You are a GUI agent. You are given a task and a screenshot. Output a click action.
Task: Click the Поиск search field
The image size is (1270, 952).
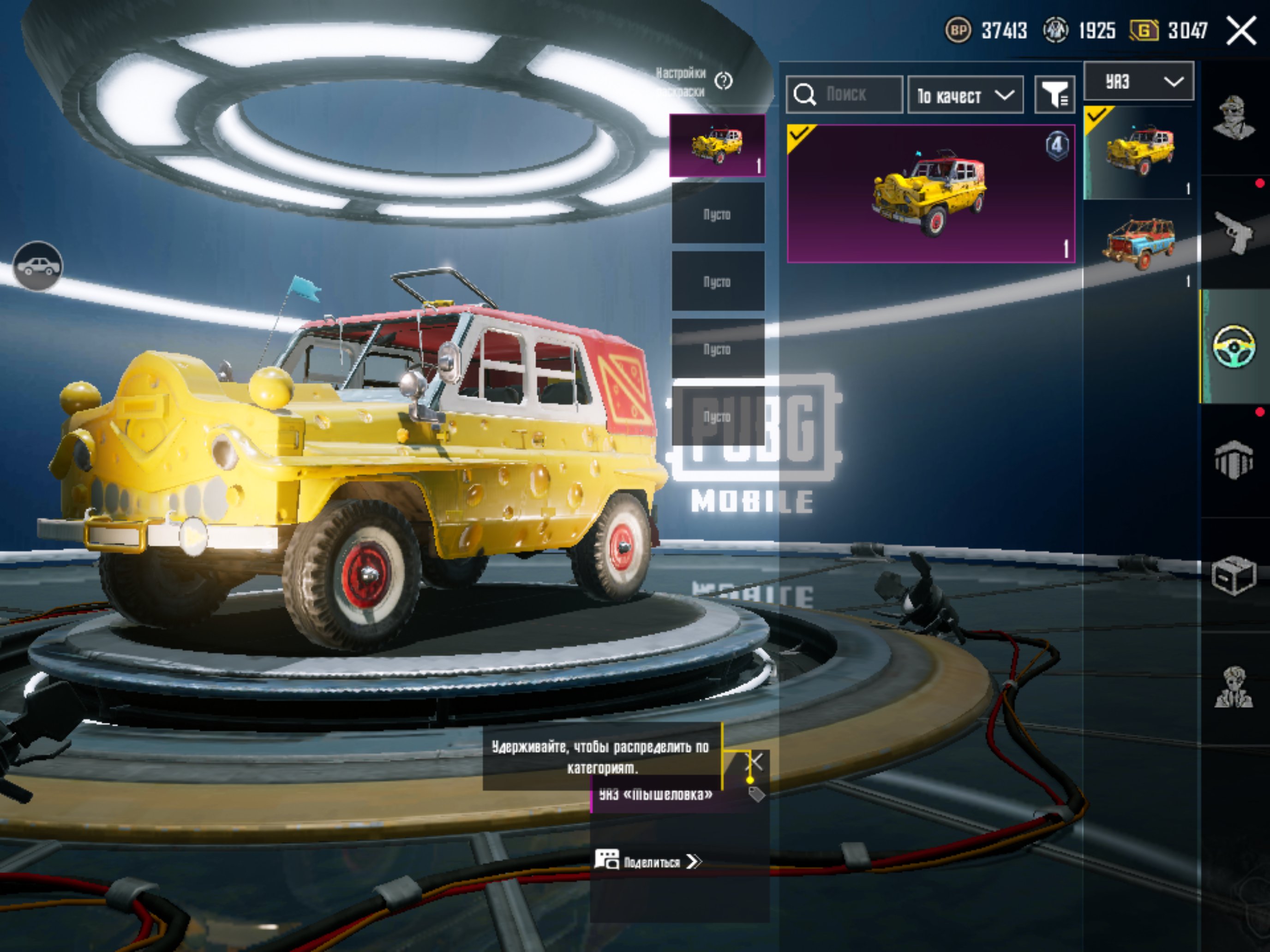tap(844, 94)
